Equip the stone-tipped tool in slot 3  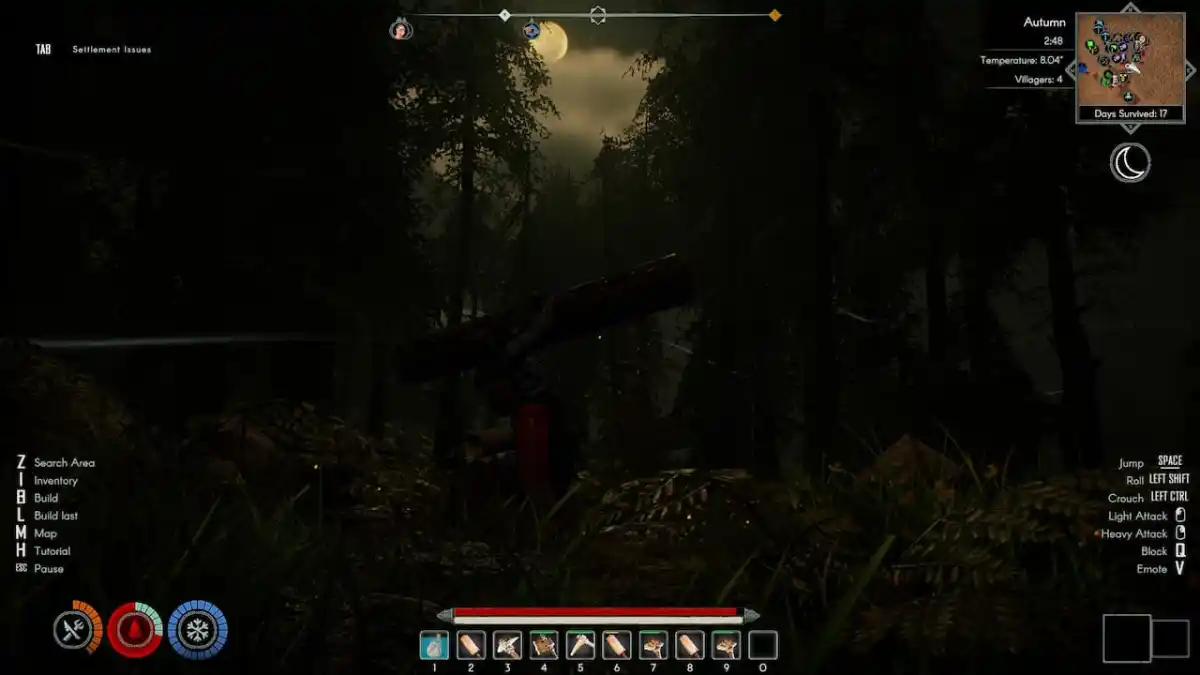click(x=507, y=645)
